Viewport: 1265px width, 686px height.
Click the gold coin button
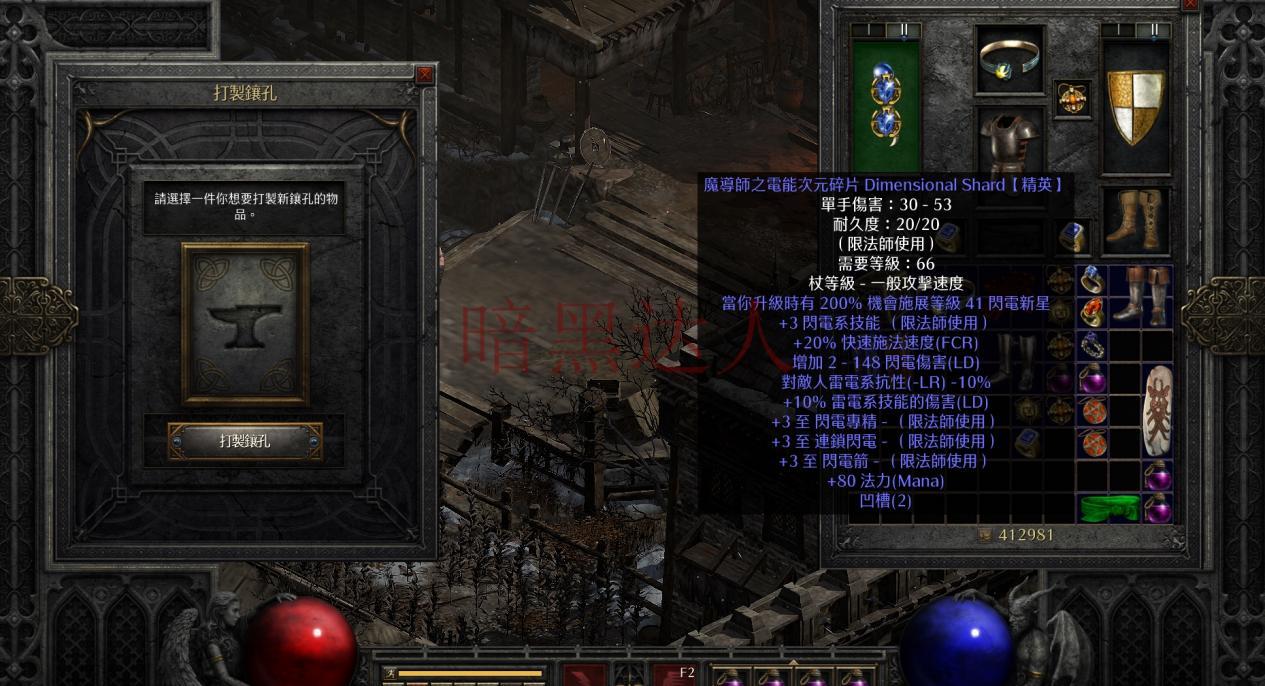[x=985, y=536]
